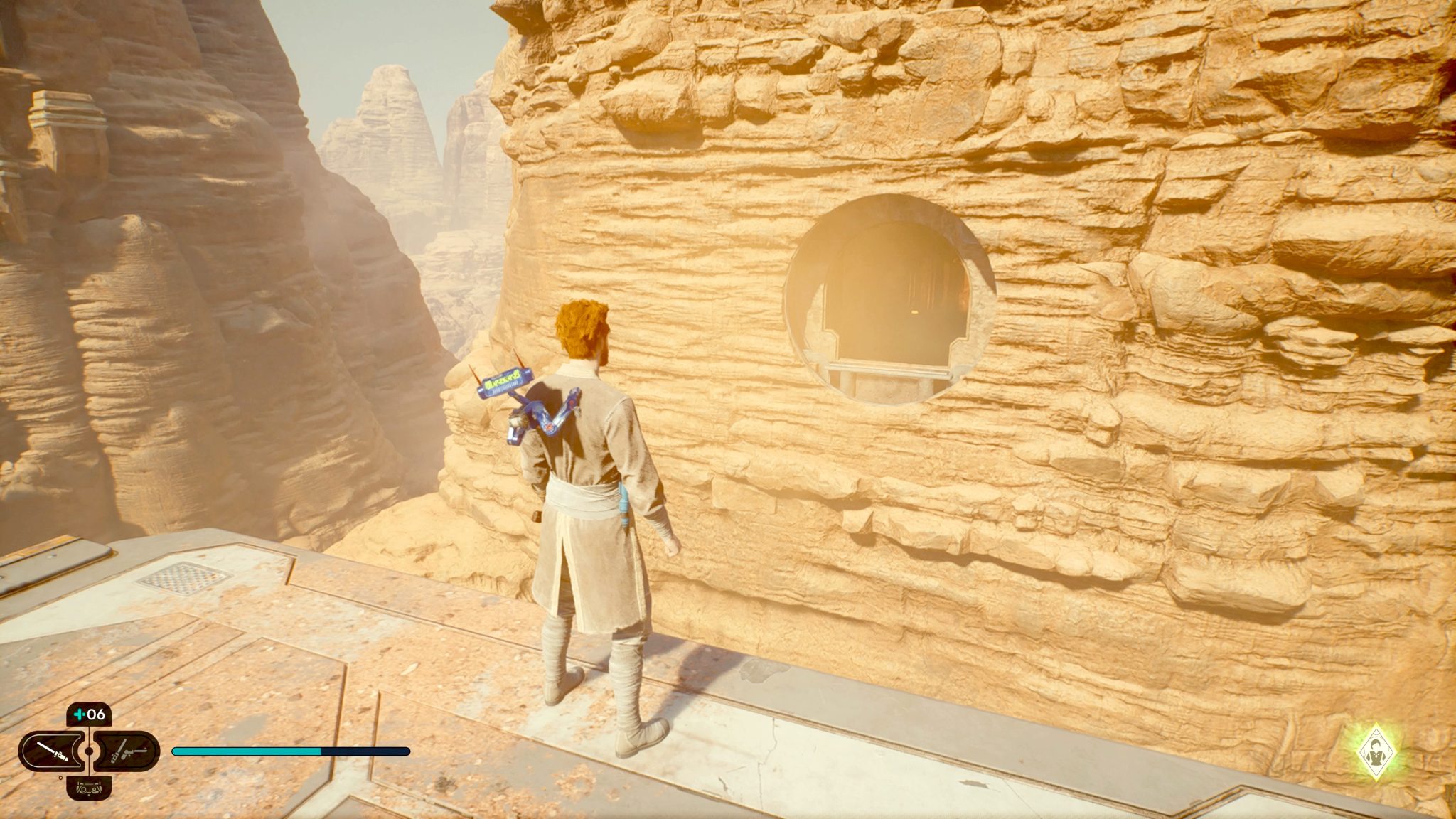This screenshot has height=819, width=1456.
Task: Select the single lightsaber stance slot
Action: click(52, 751)
